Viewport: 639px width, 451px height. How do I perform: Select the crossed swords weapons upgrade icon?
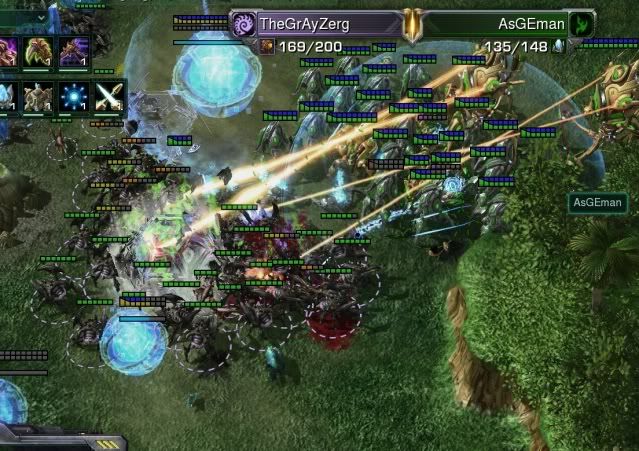108,96
